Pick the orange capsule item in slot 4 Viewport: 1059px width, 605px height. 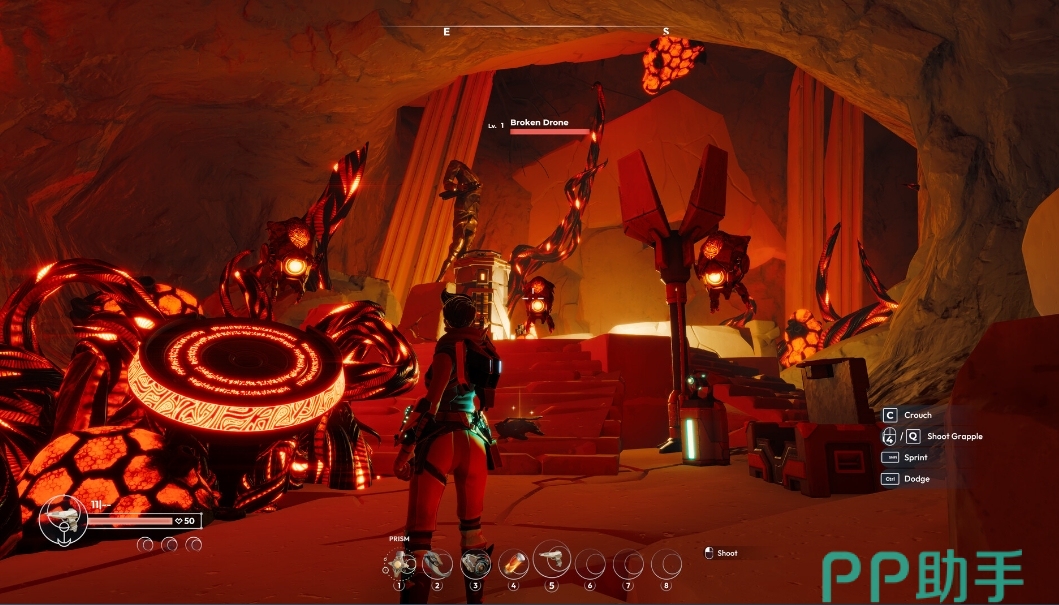click(513, 564)
